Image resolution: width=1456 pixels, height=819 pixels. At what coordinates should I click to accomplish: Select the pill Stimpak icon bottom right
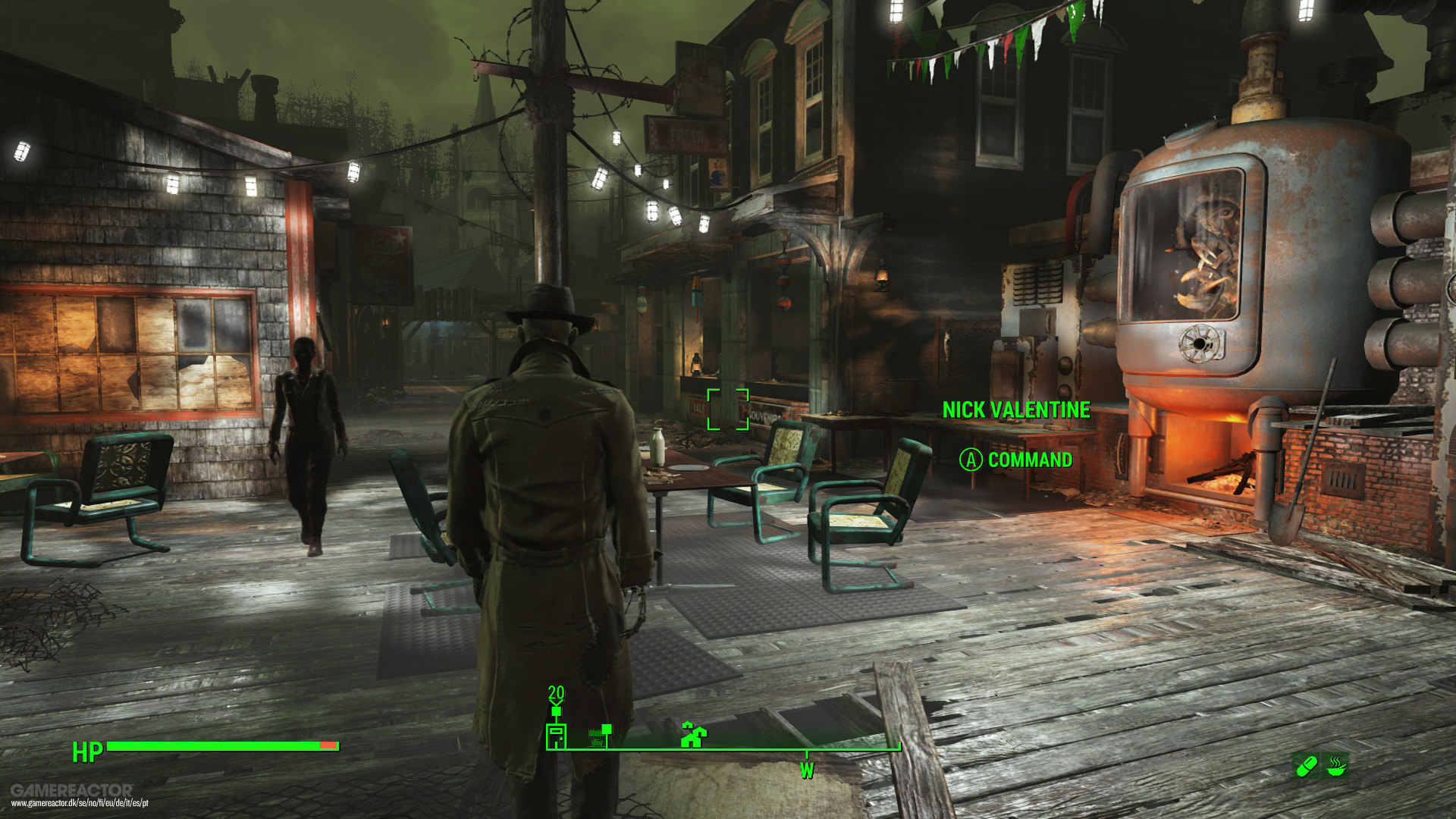1307,767
